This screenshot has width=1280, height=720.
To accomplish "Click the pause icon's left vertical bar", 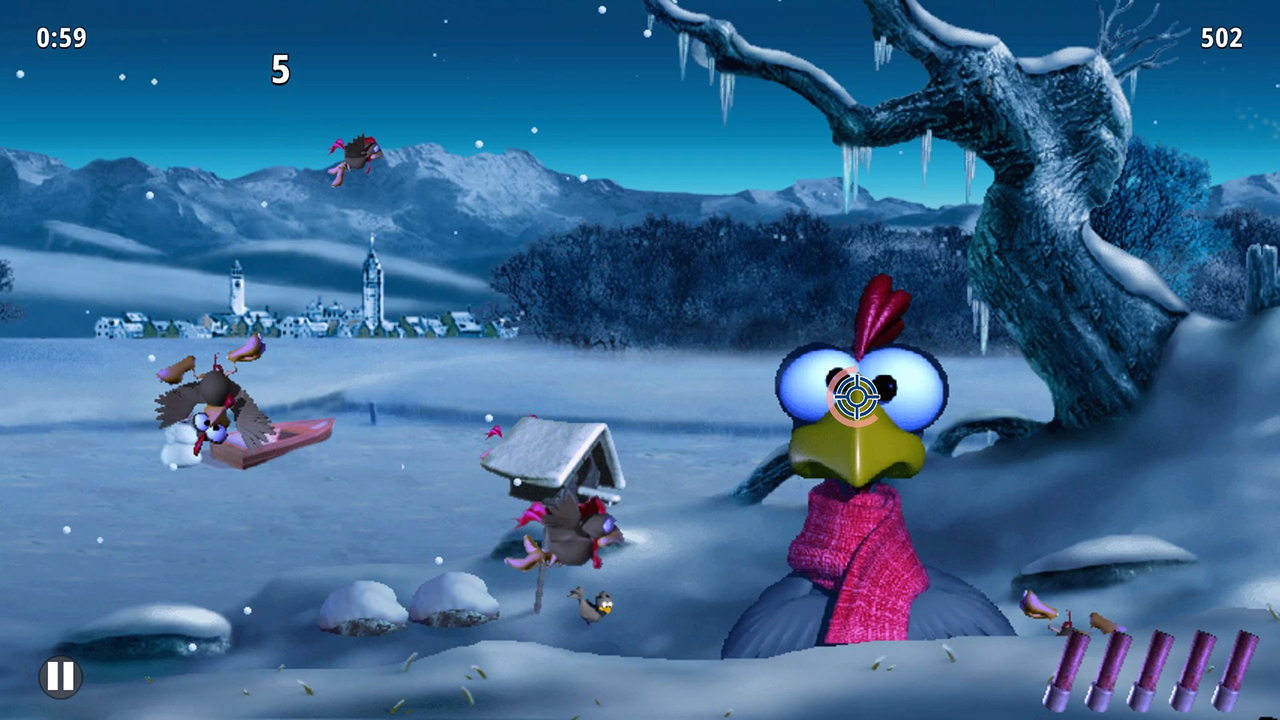I will click(x=51, y=676).
